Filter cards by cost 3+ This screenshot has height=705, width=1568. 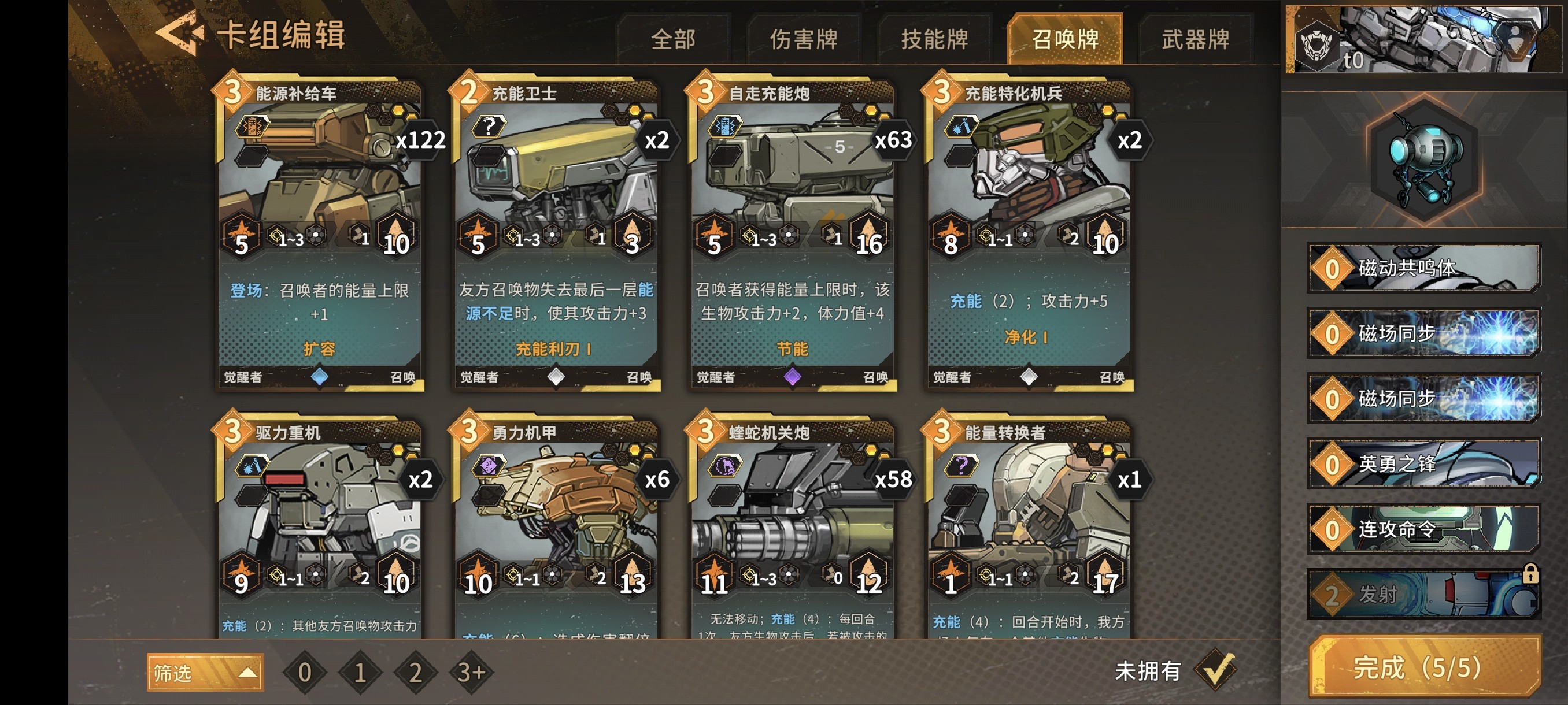click(x=471, y=673)
